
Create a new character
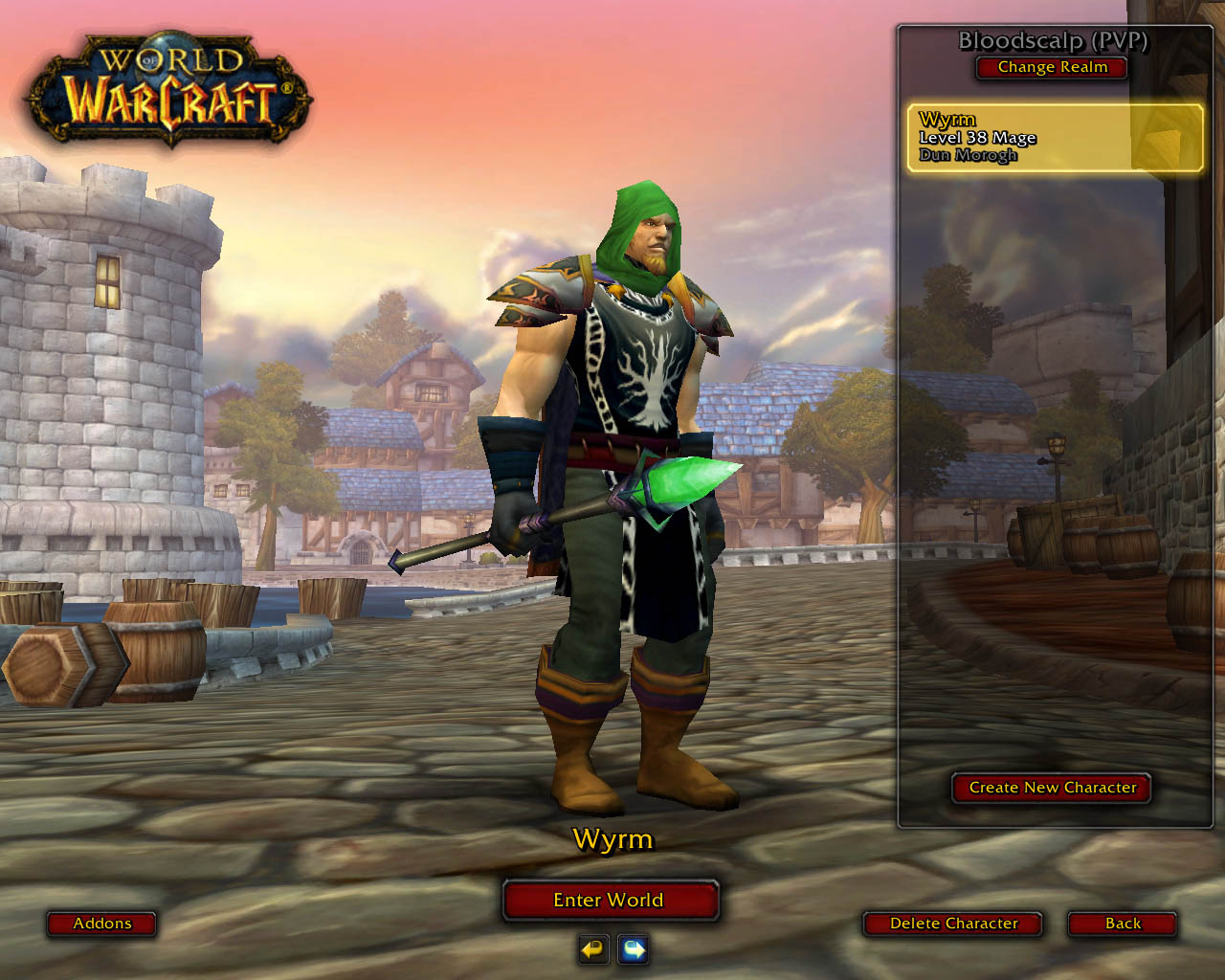pyautogui.click(x=1052, y=788)
